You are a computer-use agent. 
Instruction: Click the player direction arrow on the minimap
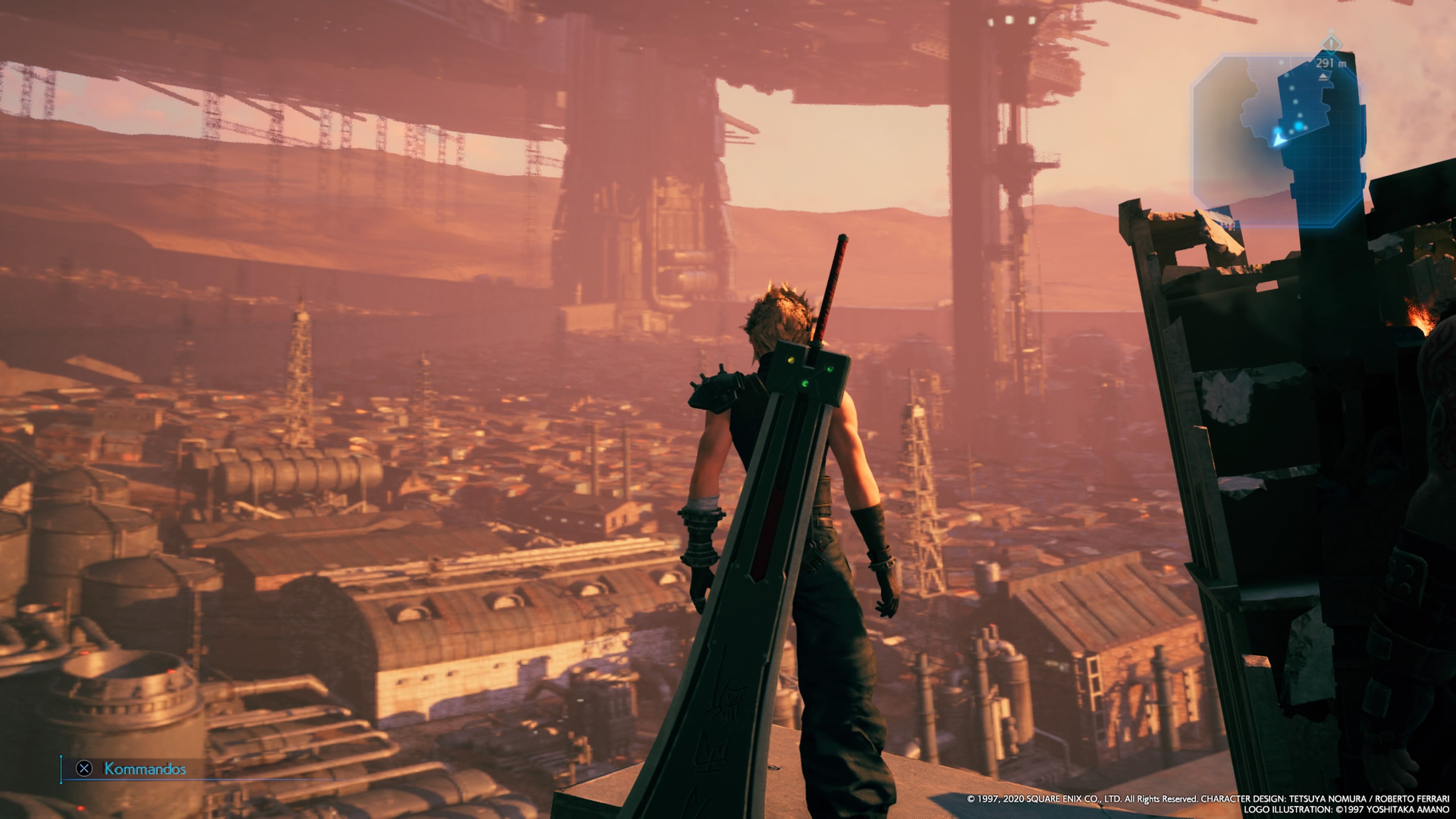1278,140
